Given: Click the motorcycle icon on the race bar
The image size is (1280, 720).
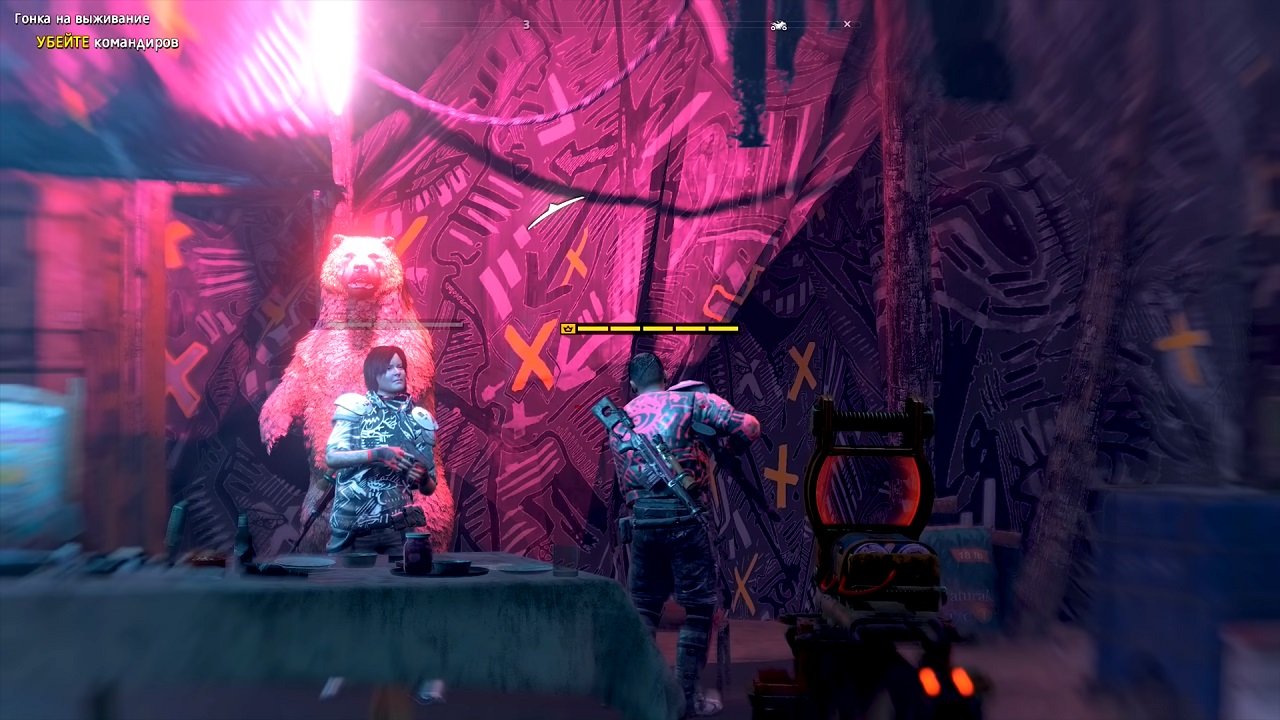Looking at the screenshot, I should 778,26.
